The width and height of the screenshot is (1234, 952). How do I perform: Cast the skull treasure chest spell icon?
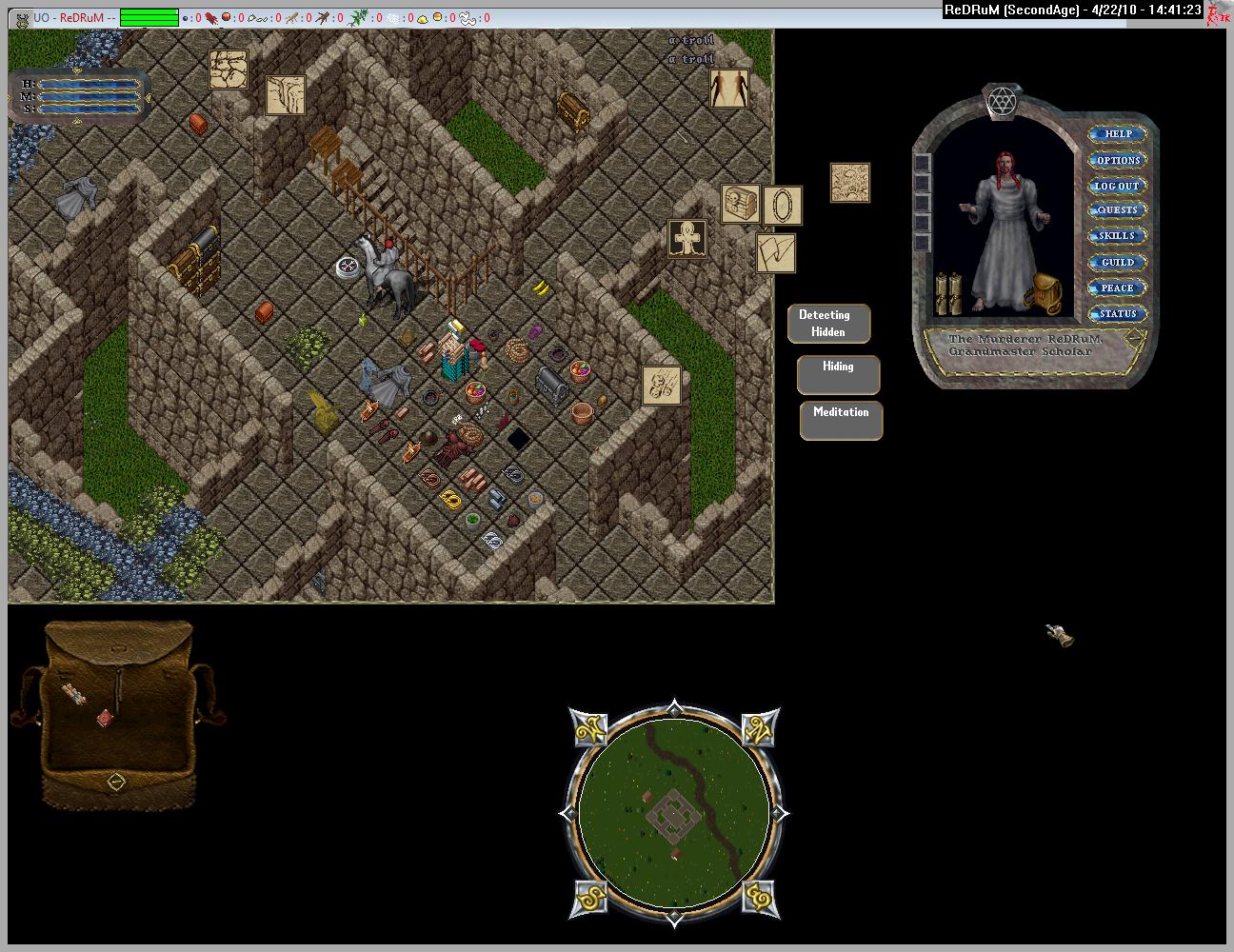click(x=740, y=204)
